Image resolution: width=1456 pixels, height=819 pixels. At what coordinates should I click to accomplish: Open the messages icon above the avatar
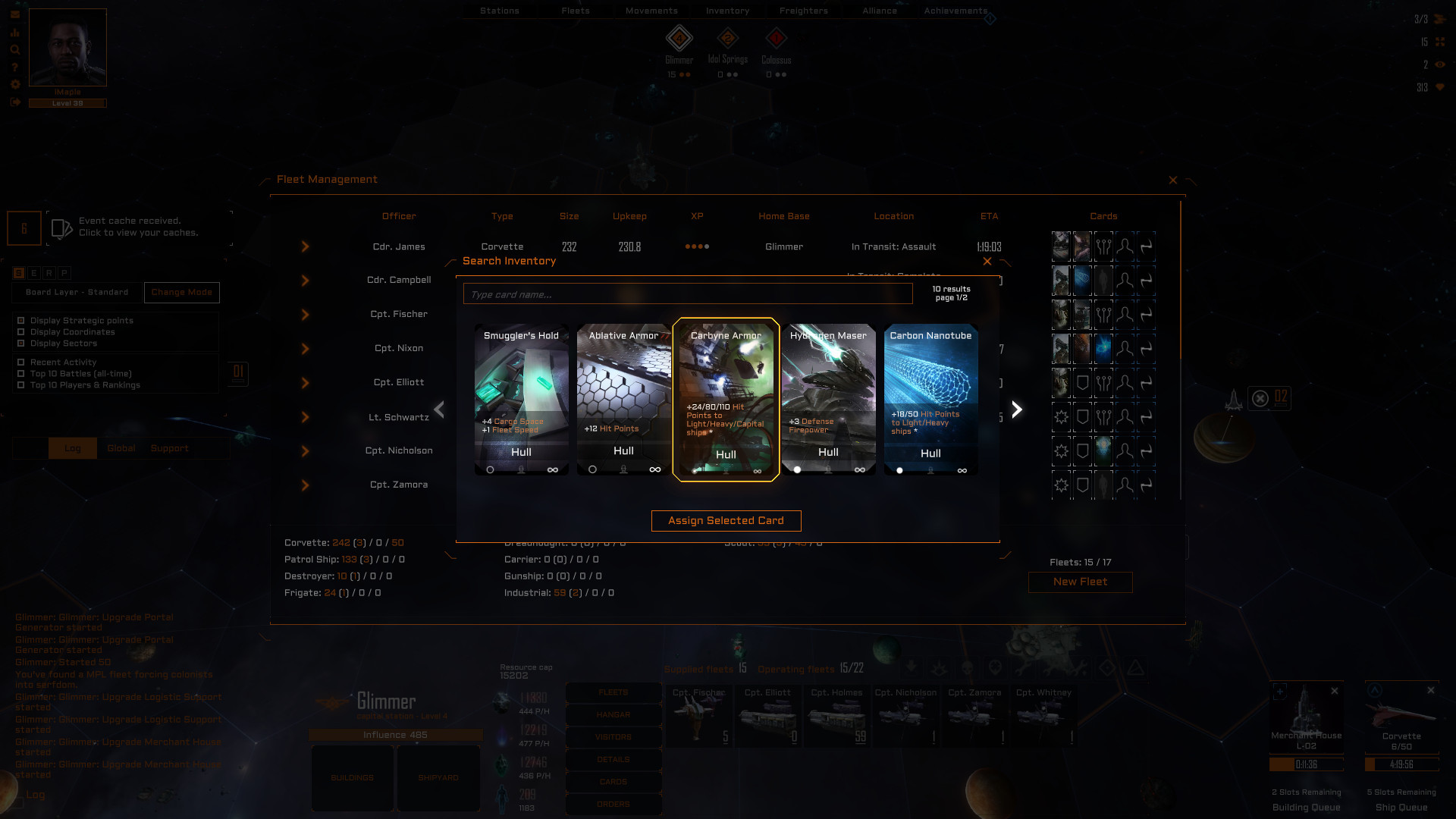pyautogui.click(x=15, y=13)
